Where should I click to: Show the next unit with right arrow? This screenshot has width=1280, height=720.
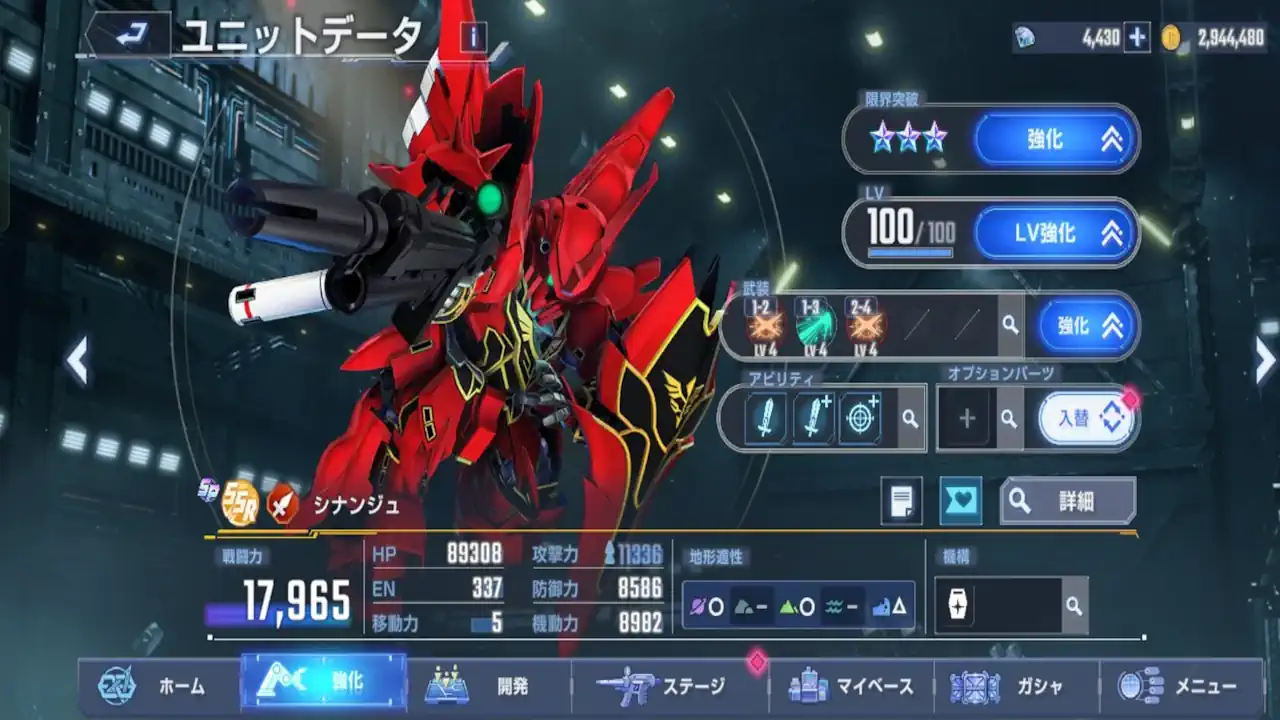pyautogui.click(x=1265, y=360)
